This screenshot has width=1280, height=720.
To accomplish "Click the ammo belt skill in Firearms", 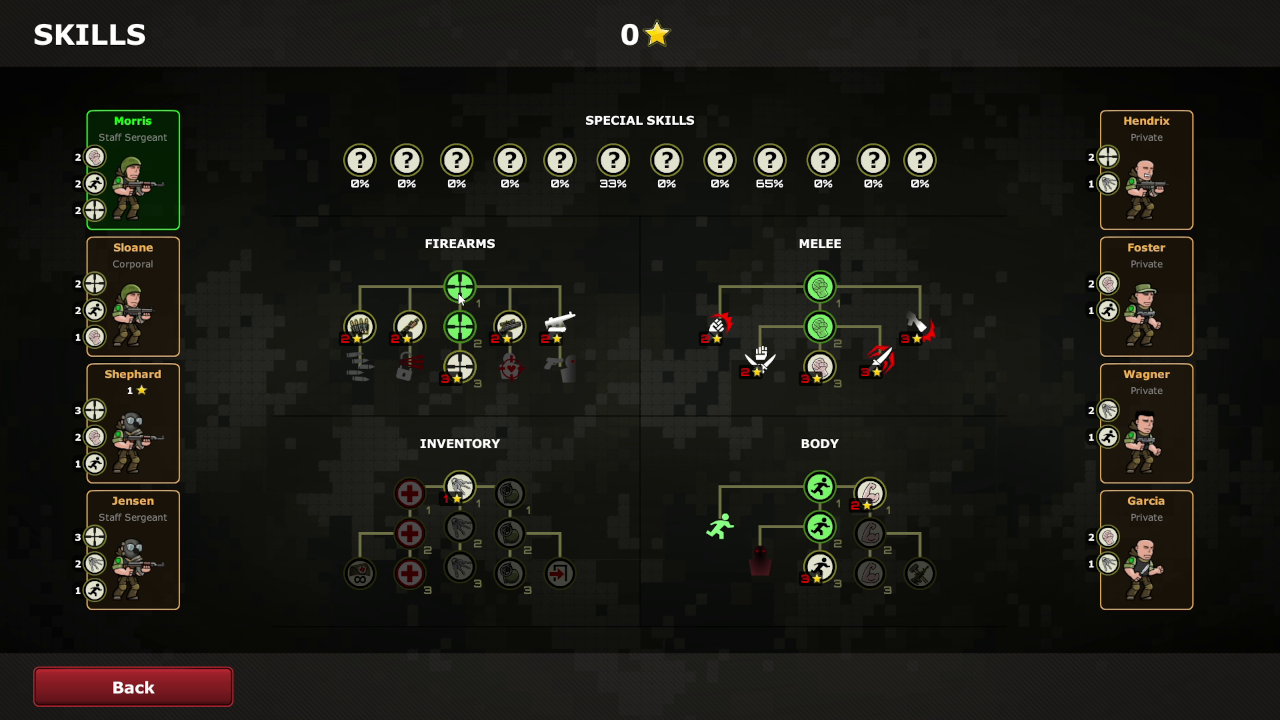I will (x=360, y=325).
